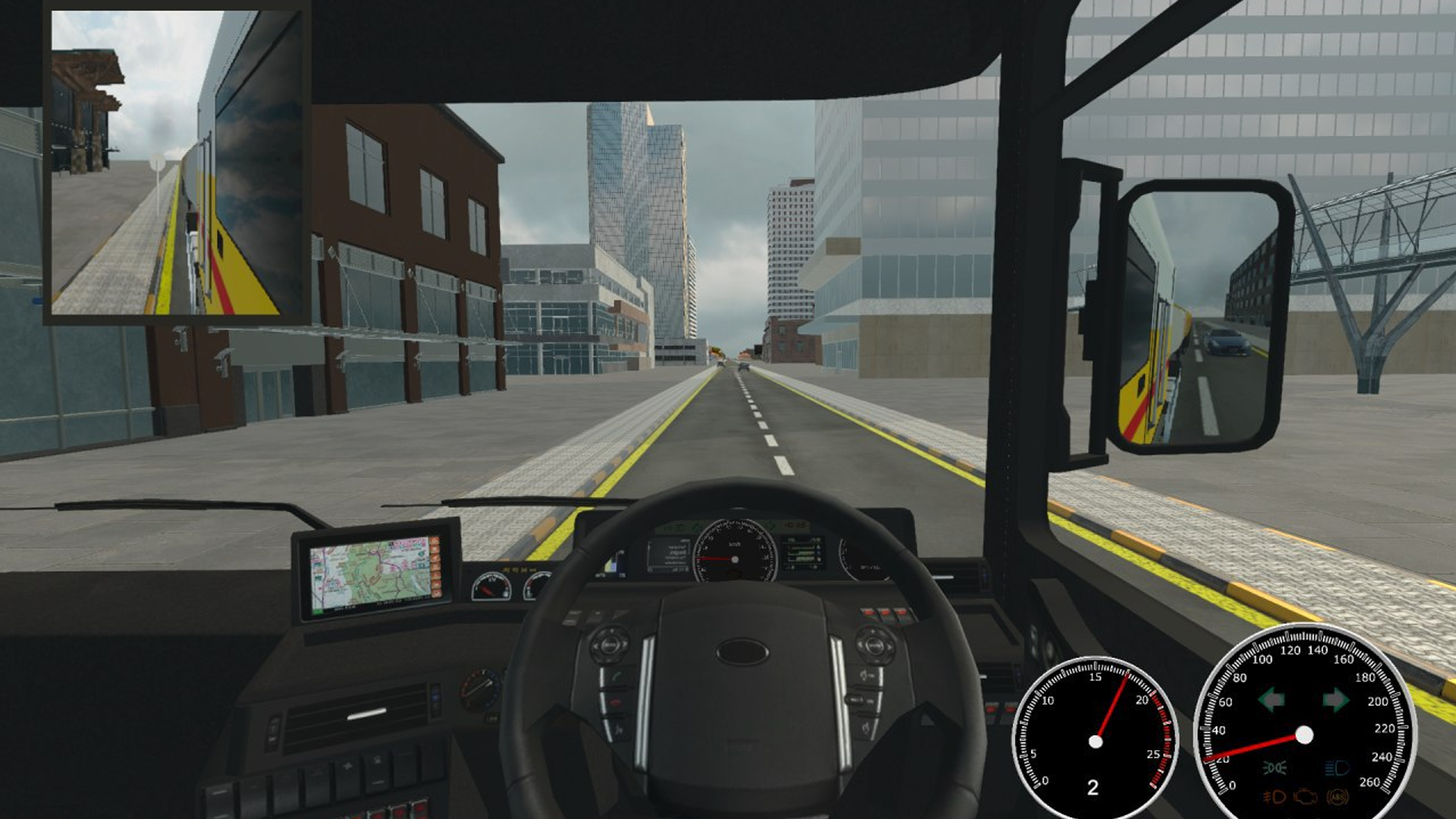This screenshot has width=1456, height=819.
Task: Click the fuel gauge beside the GPS unit
Action: pyautogui.click(x=493, y=586)
